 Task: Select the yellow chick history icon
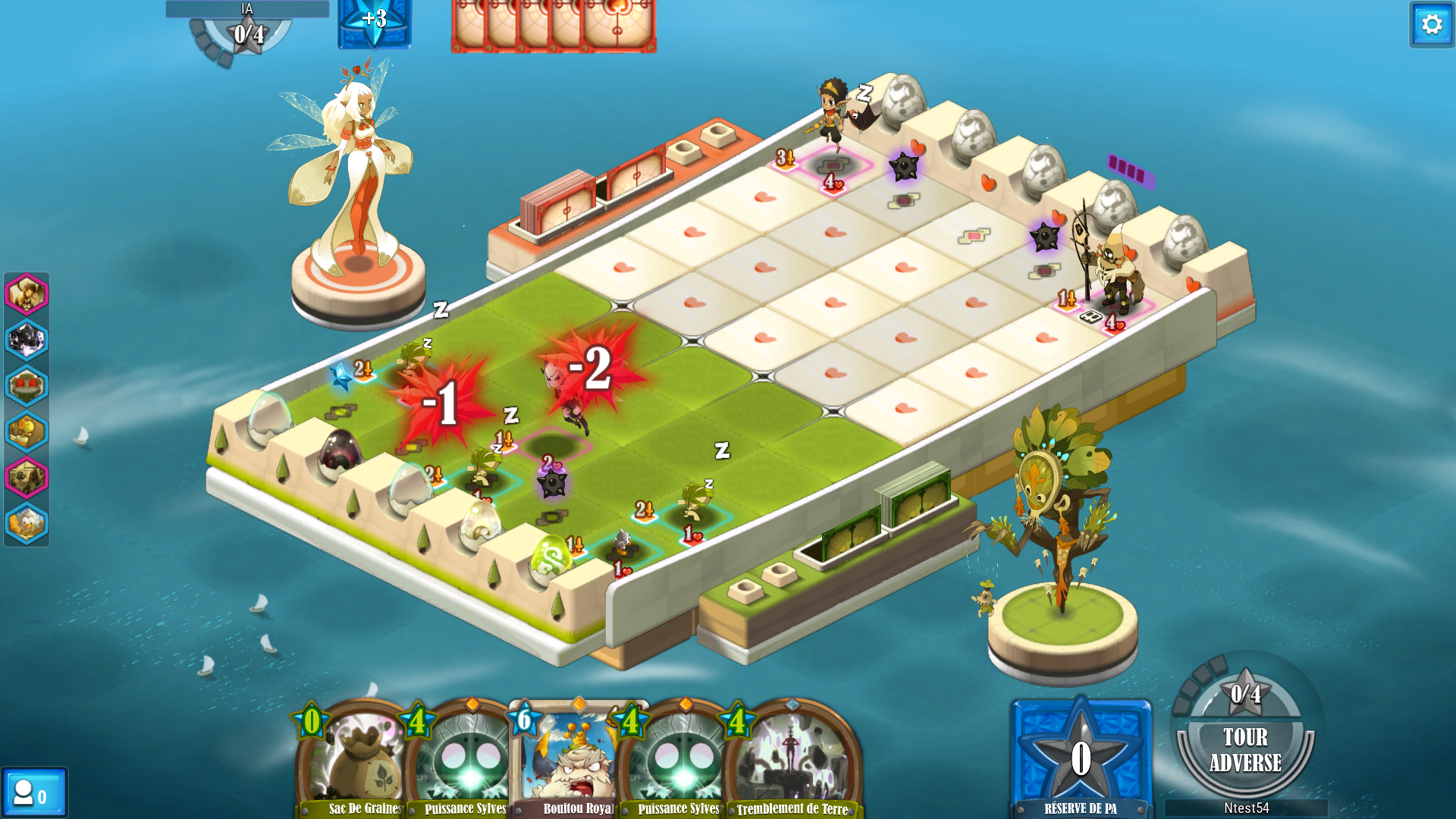click(x=27, y=431)
